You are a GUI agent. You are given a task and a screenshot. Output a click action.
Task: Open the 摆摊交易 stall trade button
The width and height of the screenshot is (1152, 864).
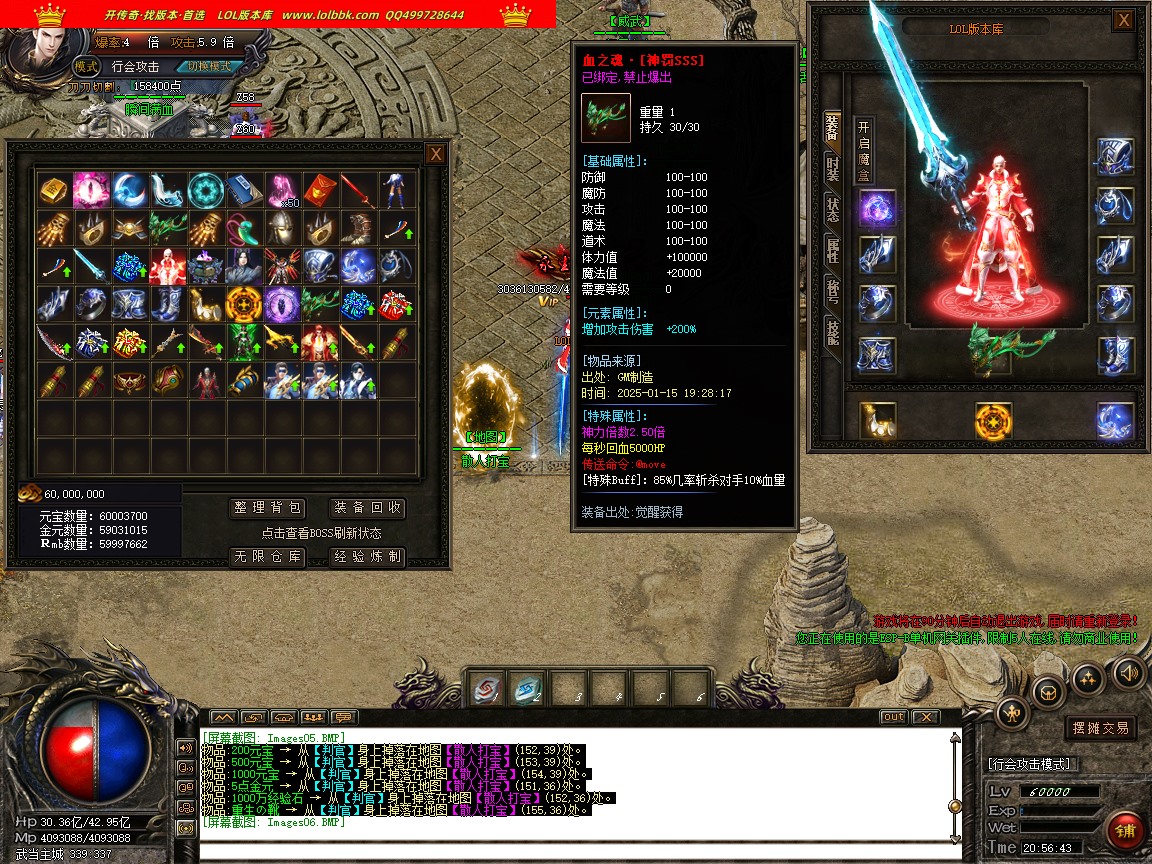1100,728
